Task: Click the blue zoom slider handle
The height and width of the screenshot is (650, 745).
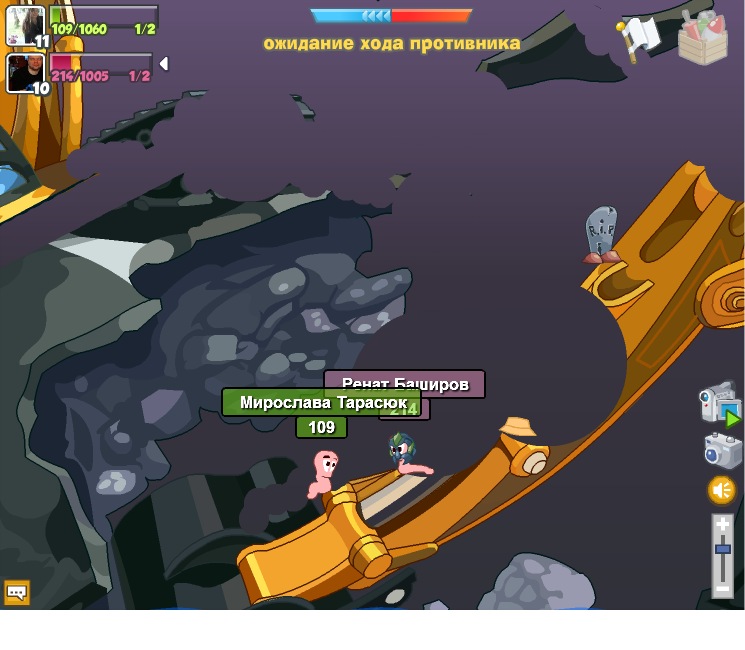Action: coord(722,549)
